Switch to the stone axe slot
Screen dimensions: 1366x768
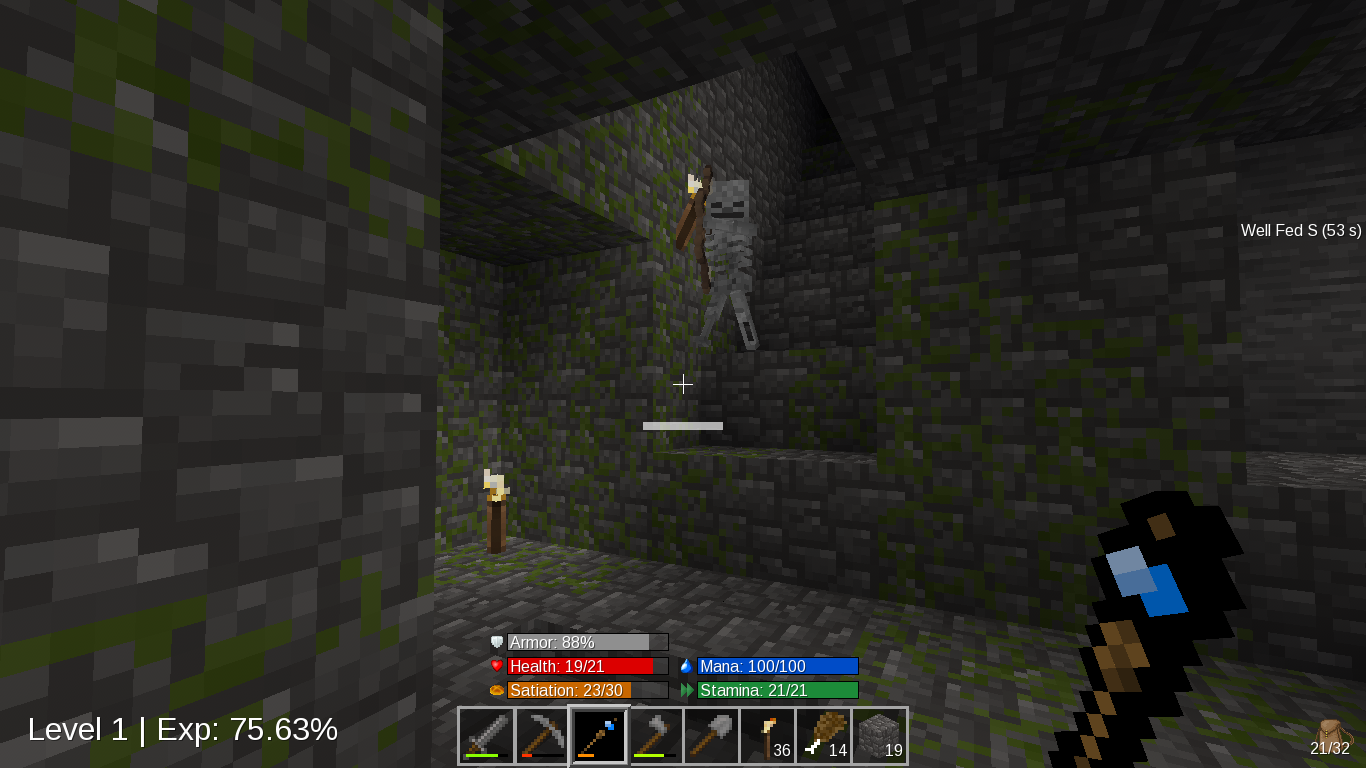click(655, 736)
